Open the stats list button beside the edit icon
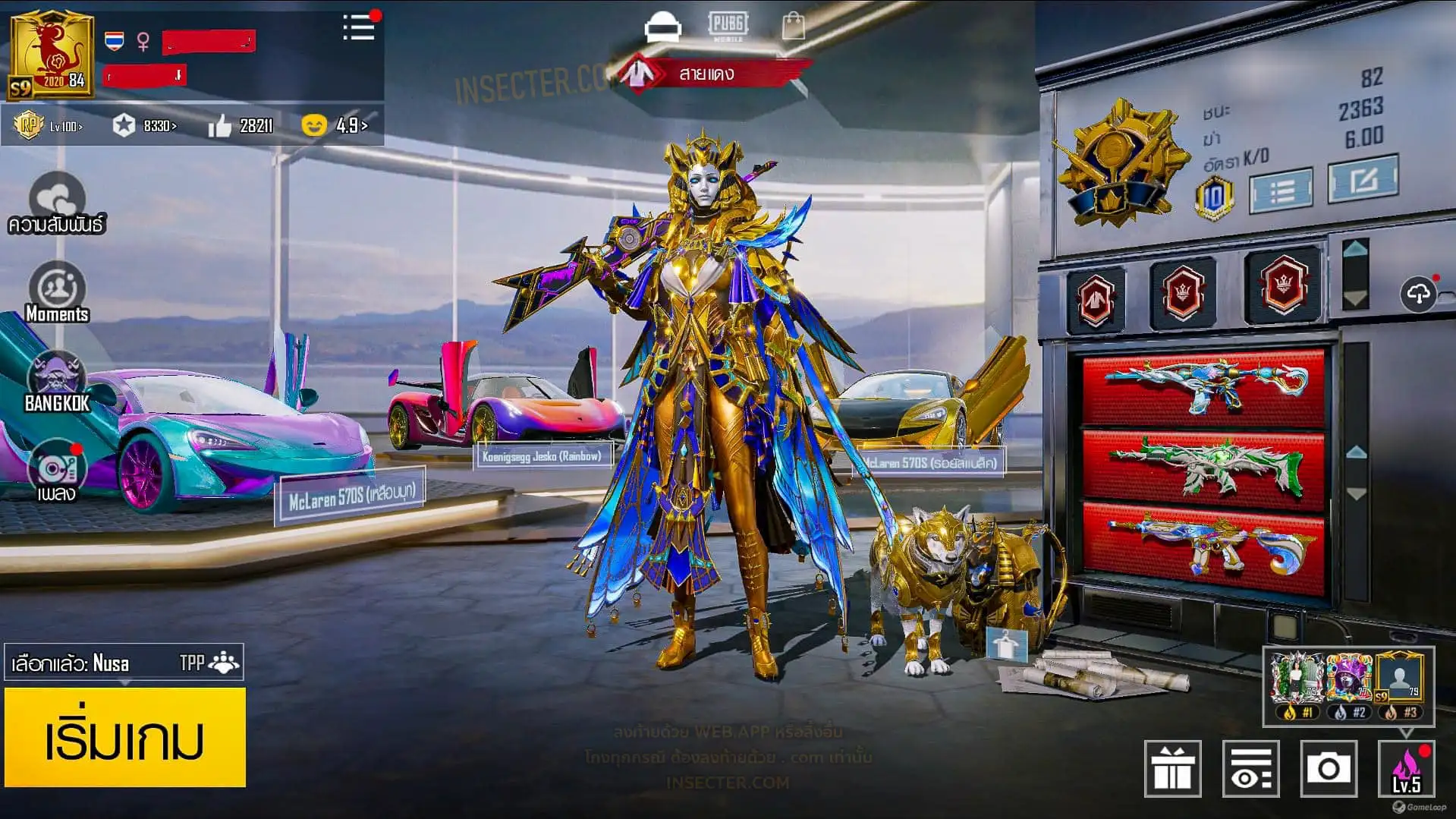This screenshot has width=1456, height=819. click(x=1281, y=190)
